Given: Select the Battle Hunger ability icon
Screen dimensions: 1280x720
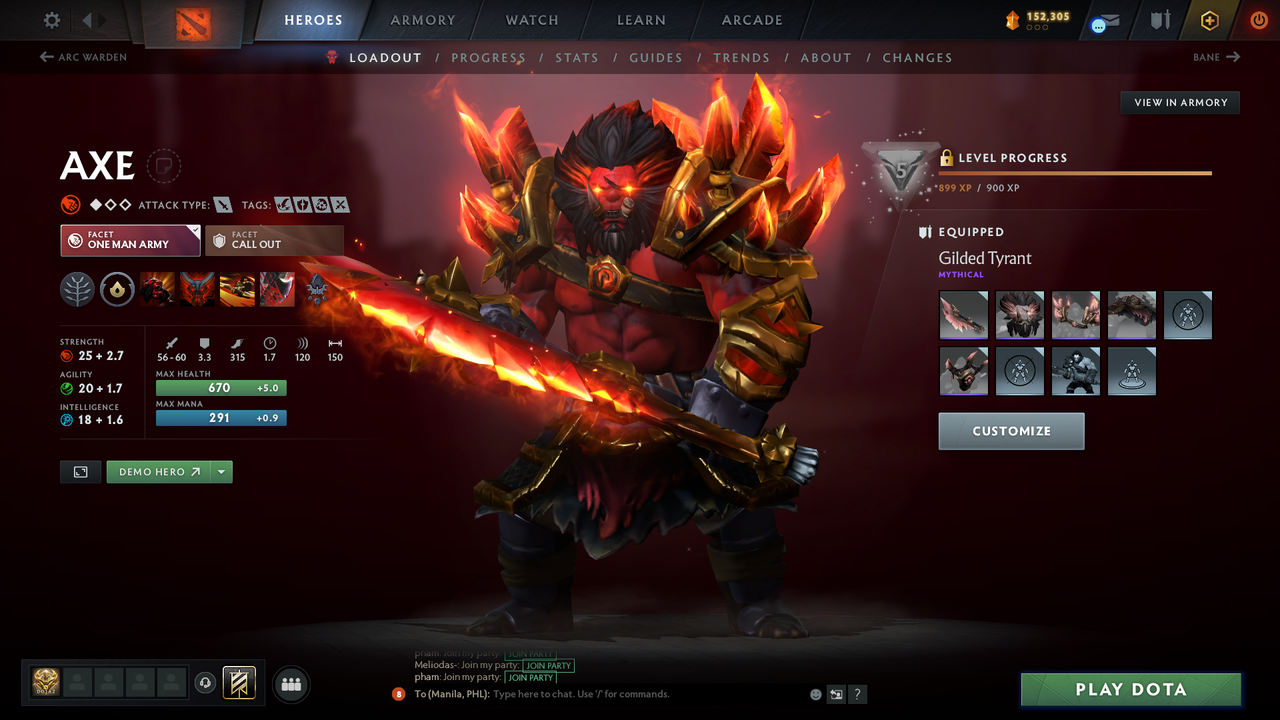Looking at the screenshot, I should click(x=197, y=289).
